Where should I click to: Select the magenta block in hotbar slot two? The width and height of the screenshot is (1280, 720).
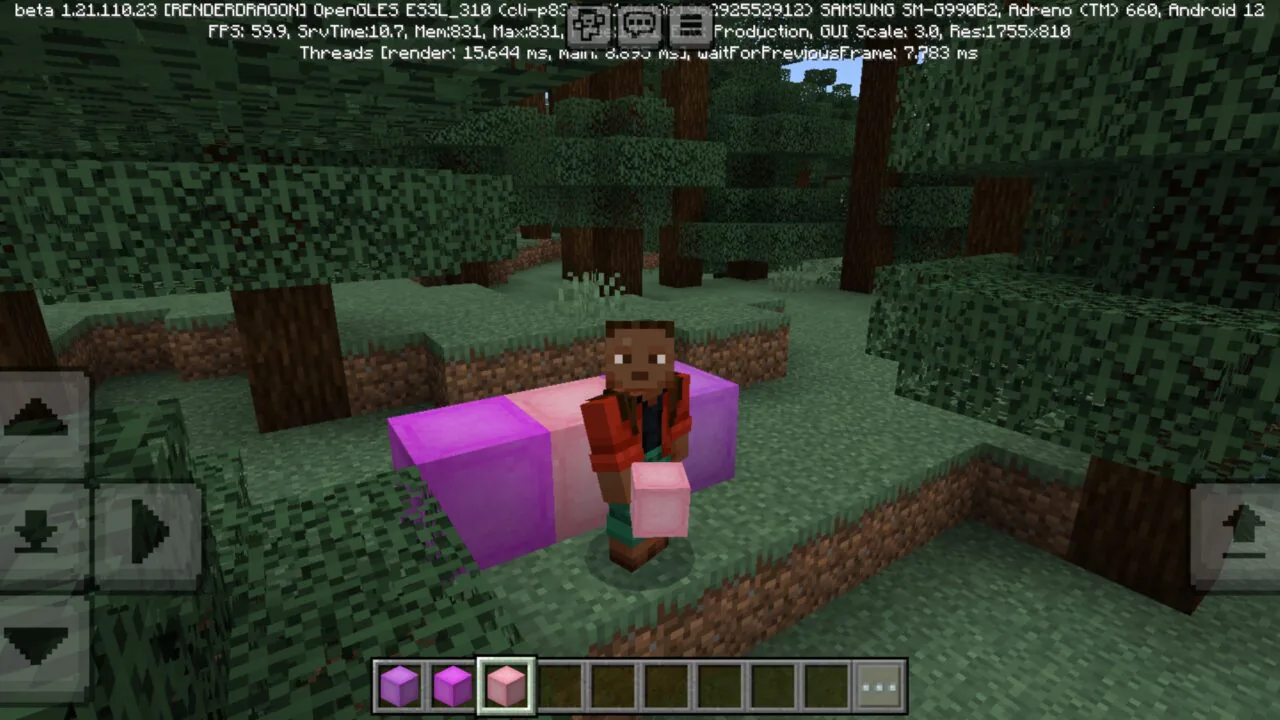pos(453,685)
